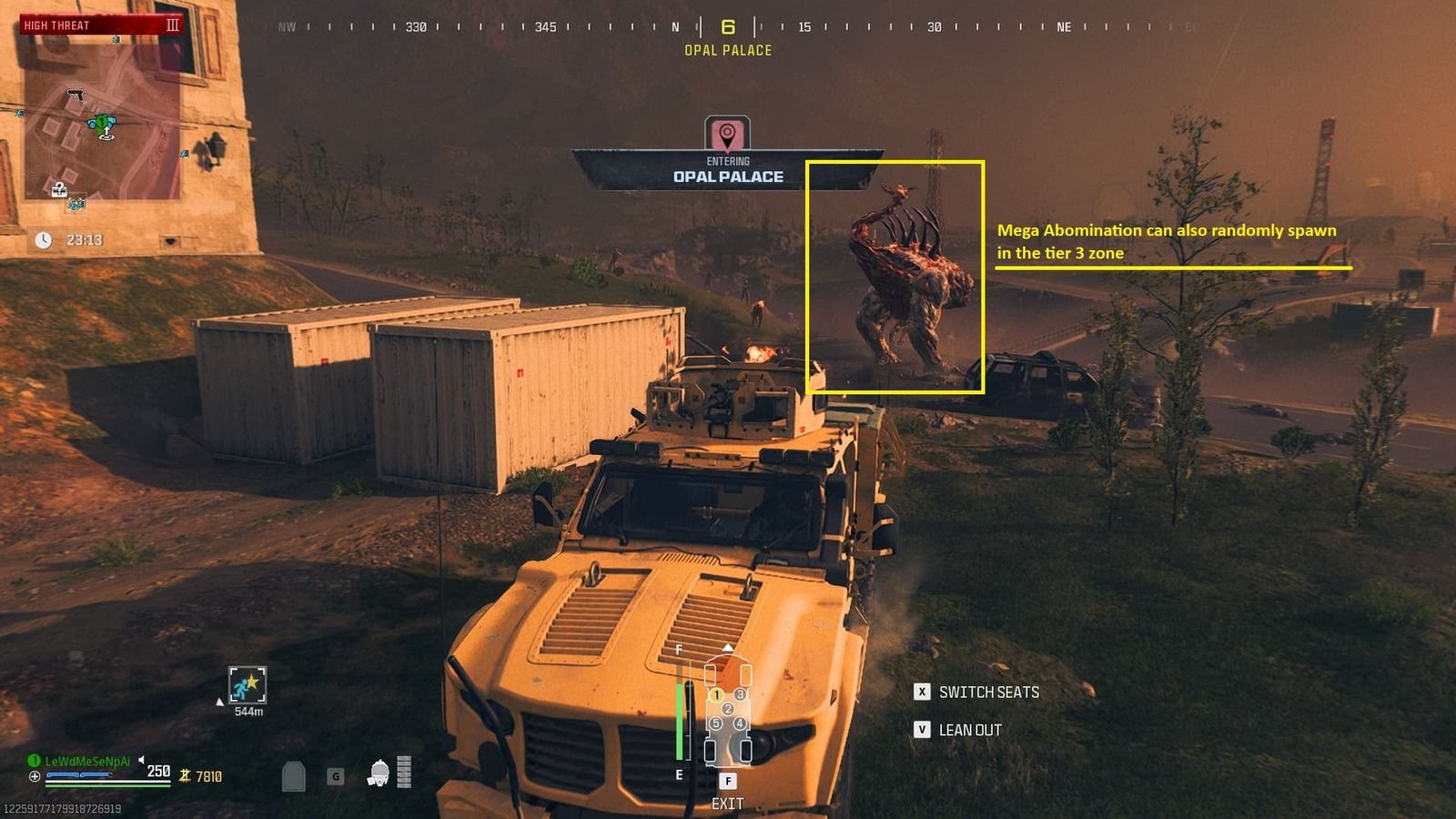Image resolution: width=1456 pixels, height=819 pixels.
Task: Click the G lethal equipment slot icon
Action: (336, 777)
